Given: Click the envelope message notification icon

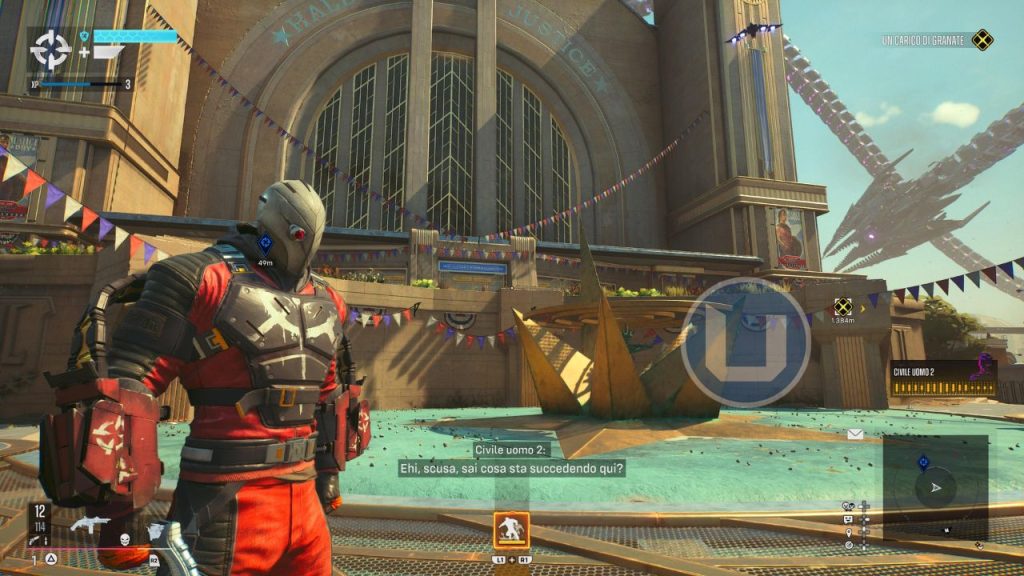Looking at the screenshot, I should point(856,434).
